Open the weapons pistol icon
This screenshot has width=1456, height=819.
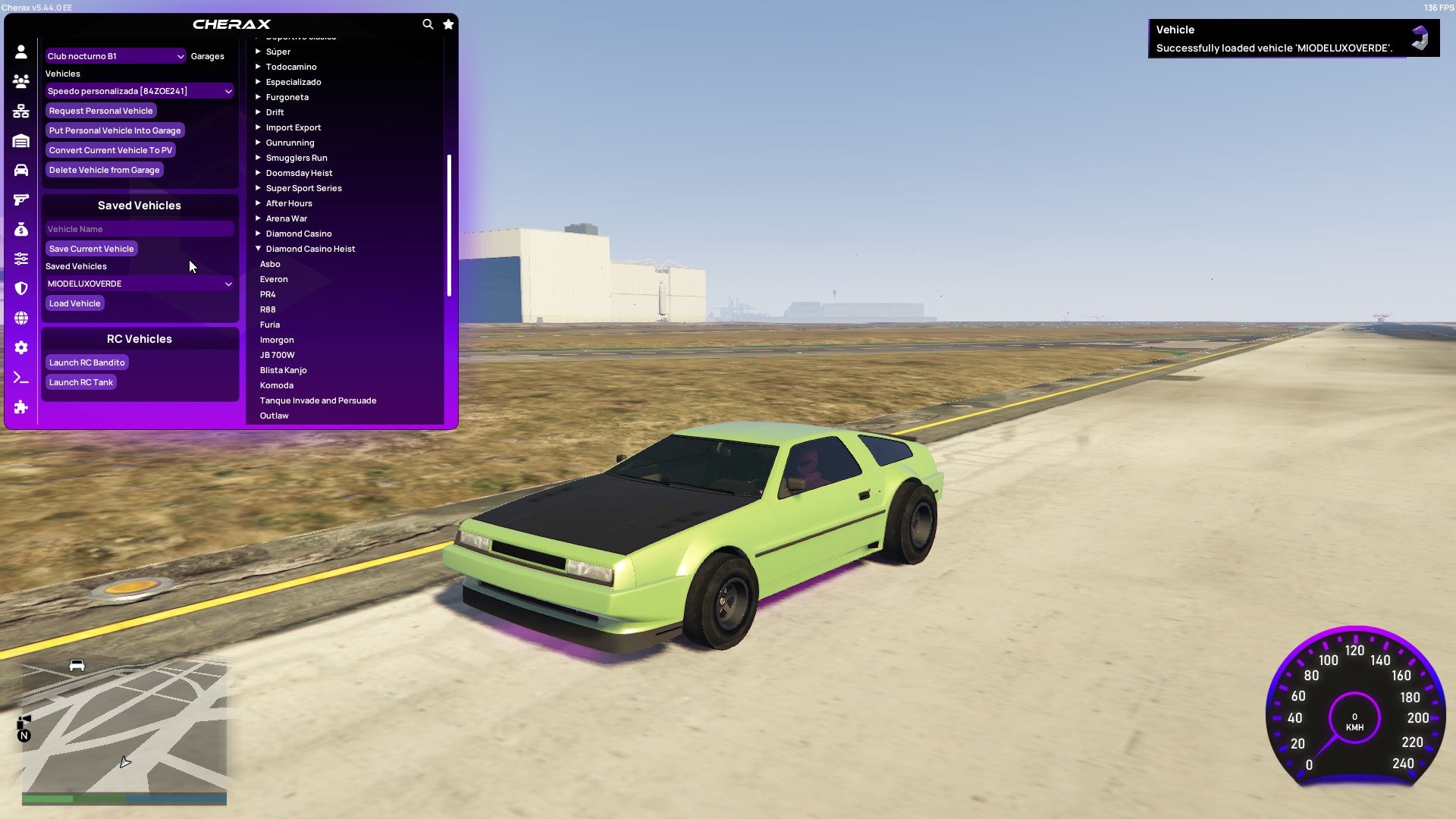coord(20,199)
